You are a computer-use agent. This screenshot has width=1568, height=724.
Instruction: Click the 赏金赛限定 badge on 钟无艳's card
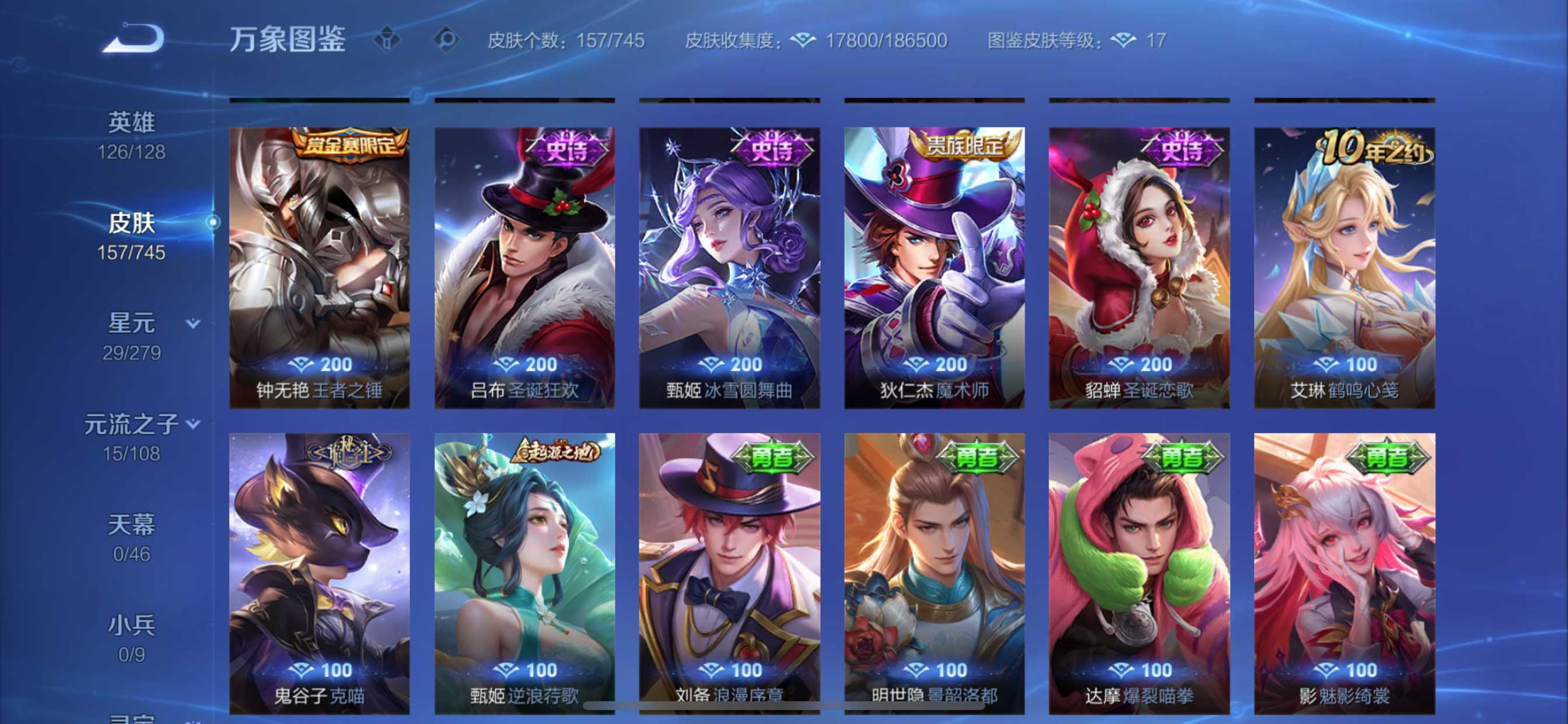(350, 146)
